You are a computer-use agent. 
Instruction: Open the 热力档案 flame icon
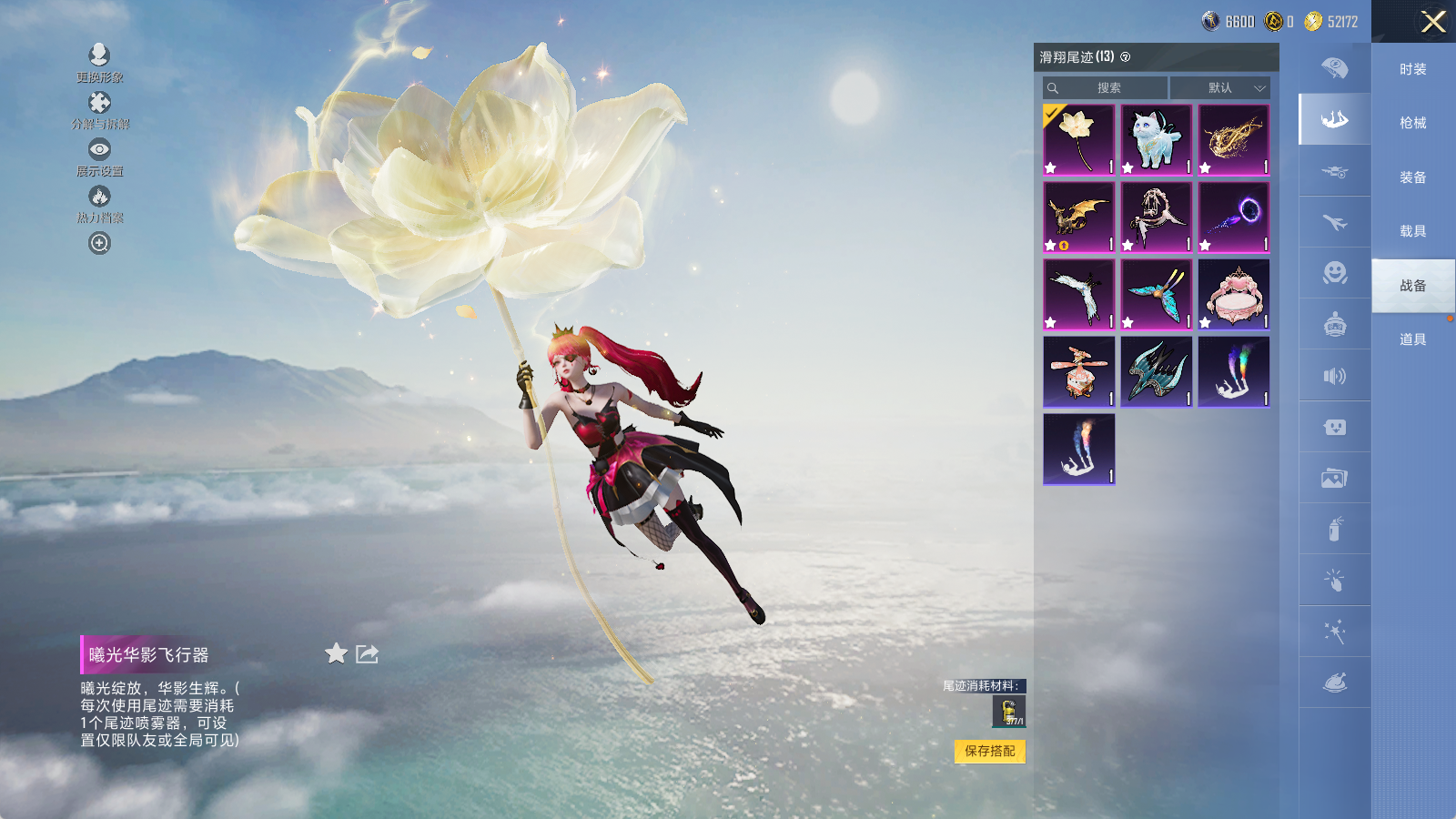(99, 197)
